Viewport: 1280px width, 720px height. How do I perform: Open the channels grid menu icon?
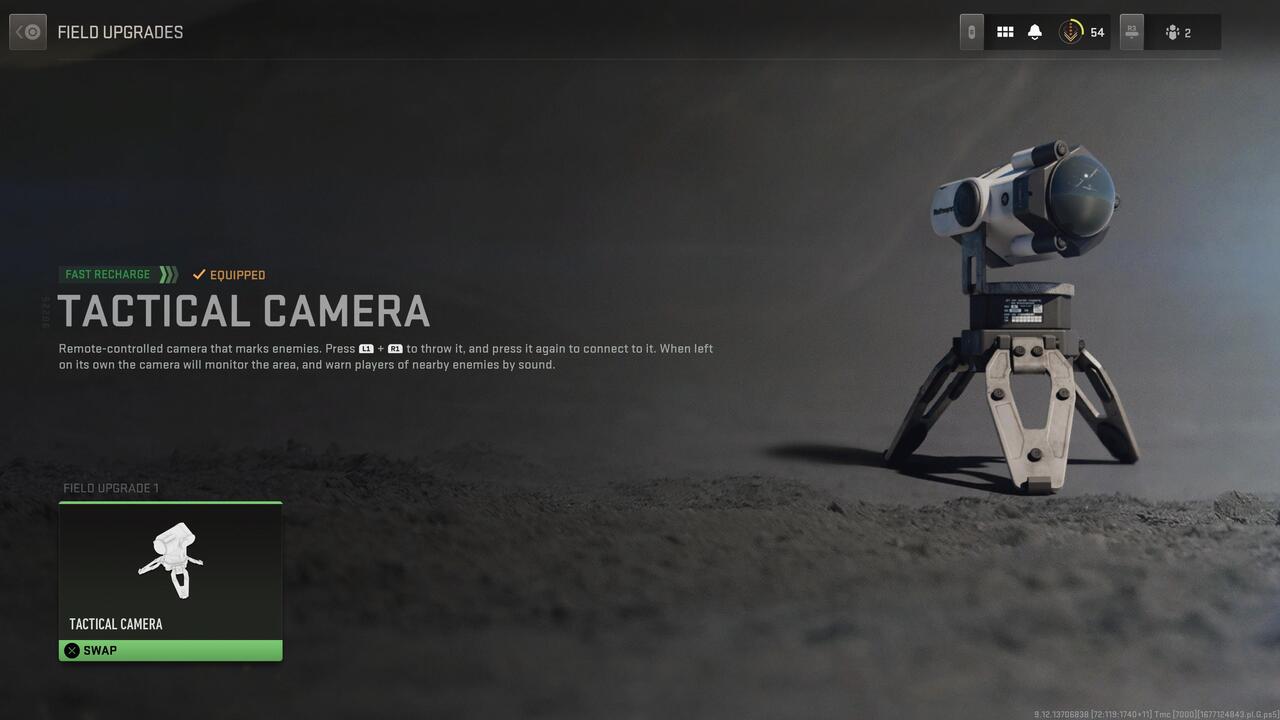pos(1005,31)
